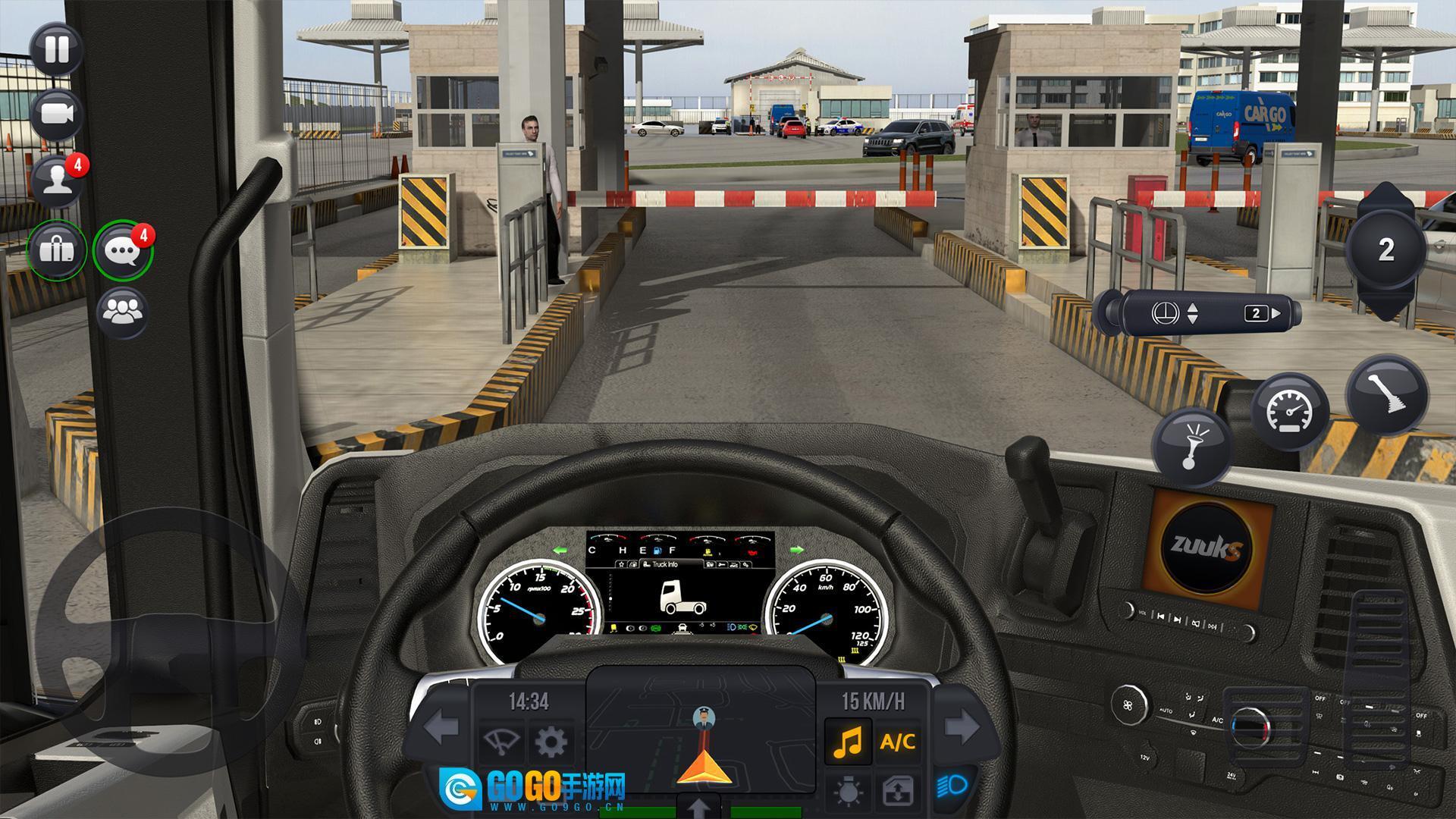
Task: Activate the left turn signal arrow
Action: click(x=441, y=728)
